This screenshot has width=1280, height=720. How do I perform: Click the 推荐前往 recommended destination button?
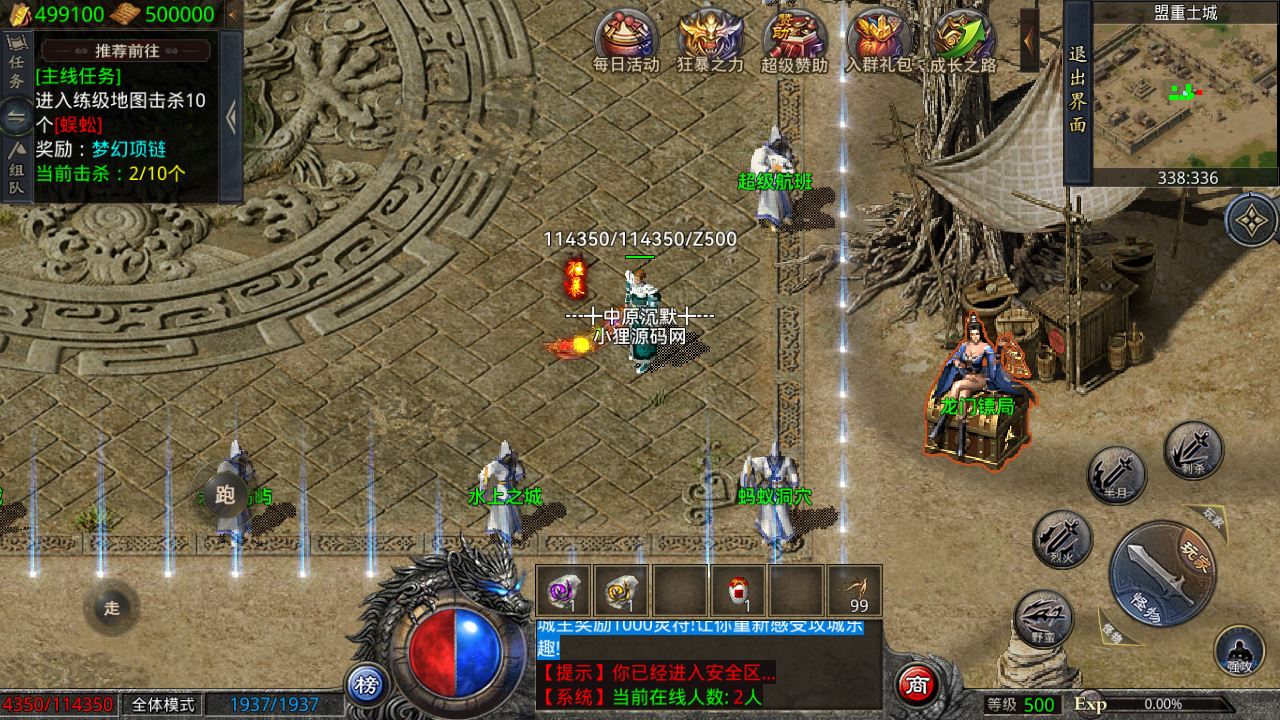click(127, 51)
